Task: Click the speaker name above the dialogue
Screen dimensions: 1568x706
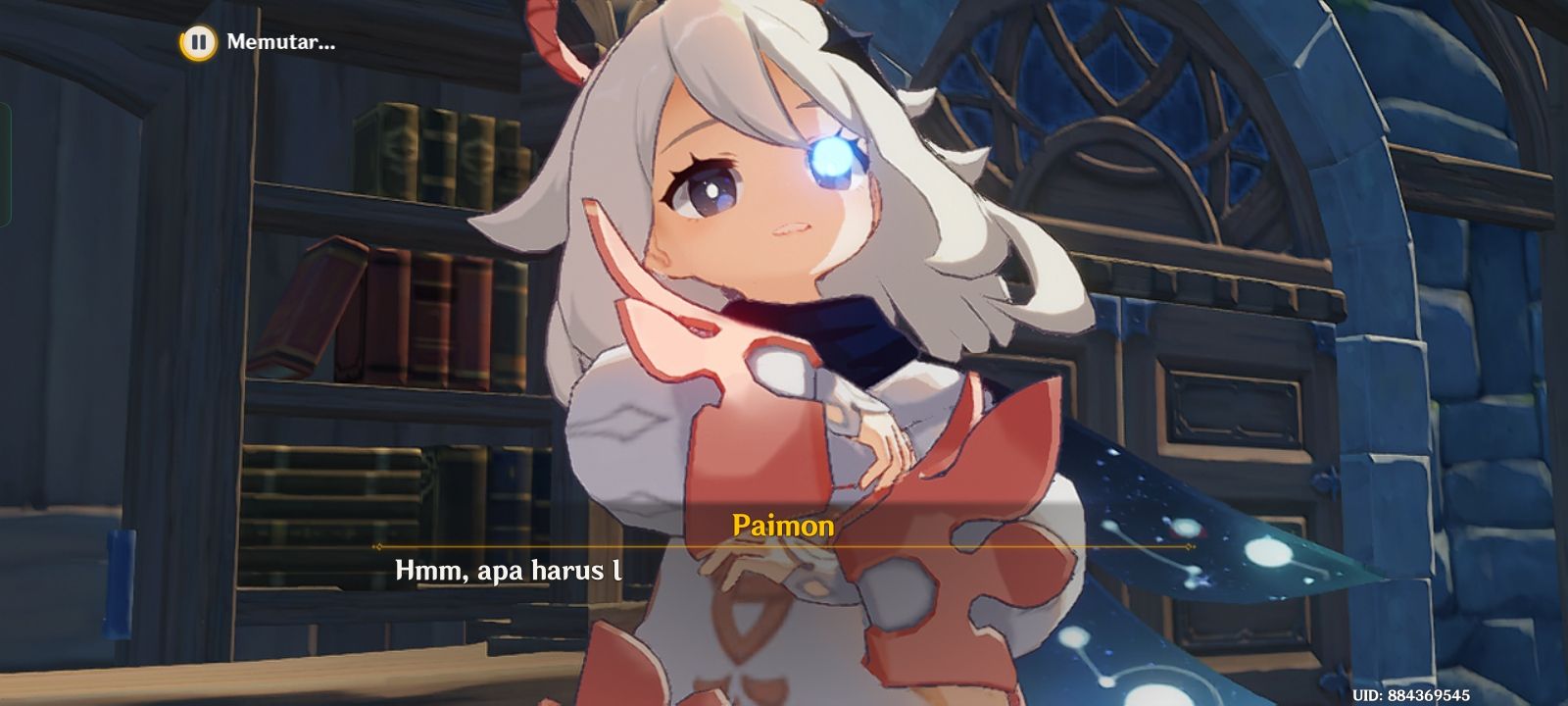Action: pyautogui.click(x=783, y=528)
